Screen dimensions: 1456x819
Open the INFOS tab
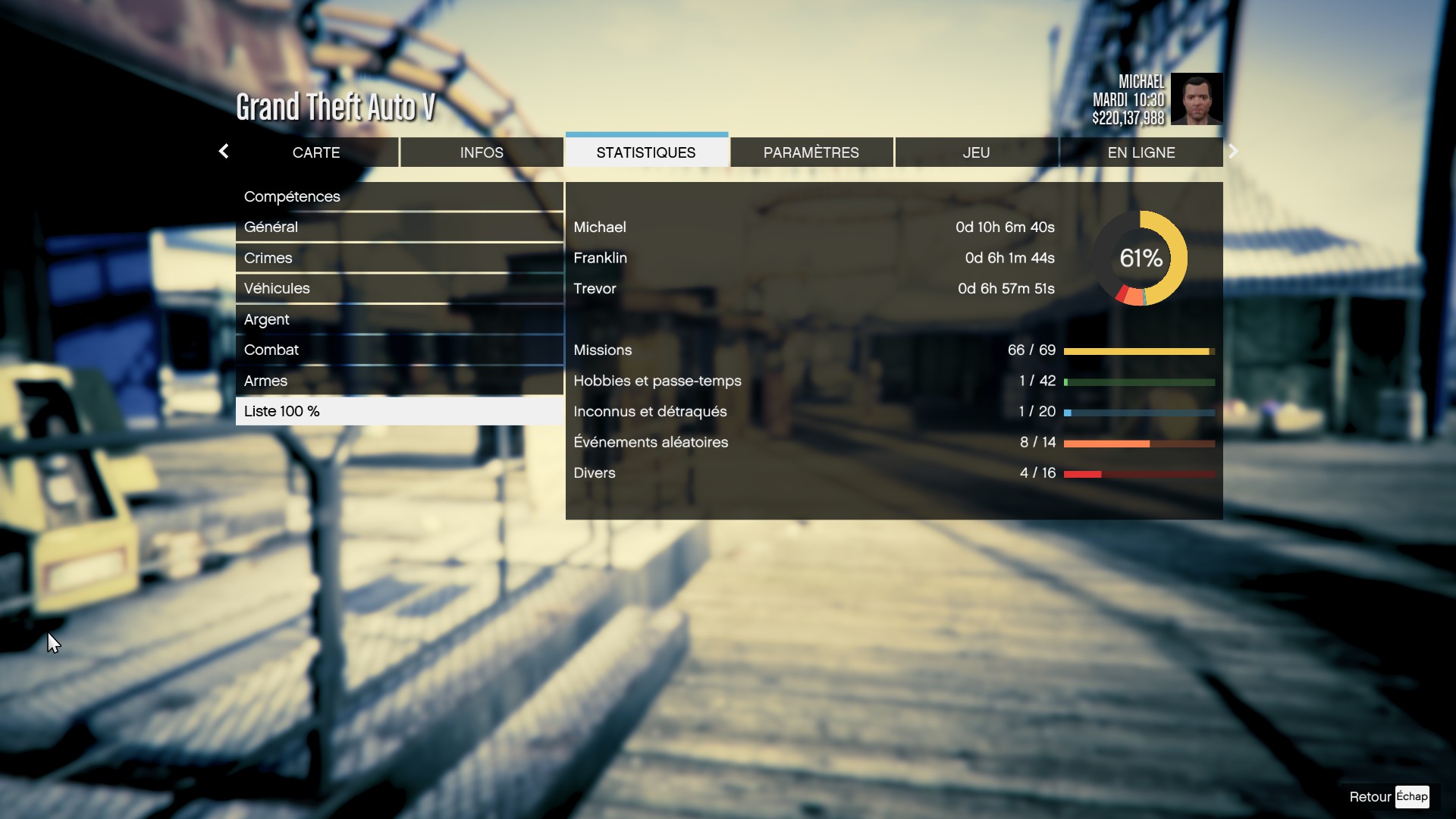click(x=482, y=152)
